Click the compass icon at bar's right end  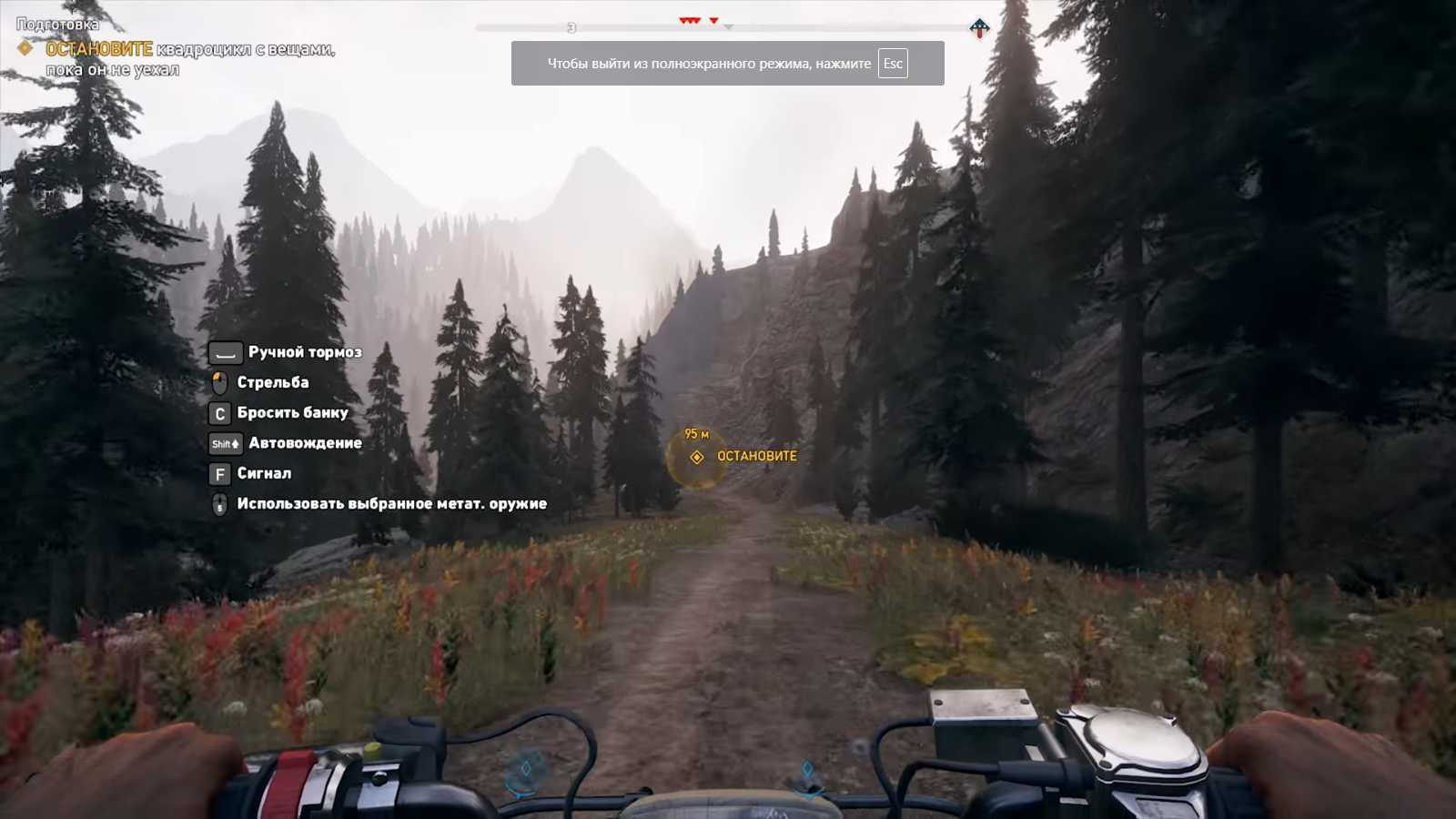(979, 28)
